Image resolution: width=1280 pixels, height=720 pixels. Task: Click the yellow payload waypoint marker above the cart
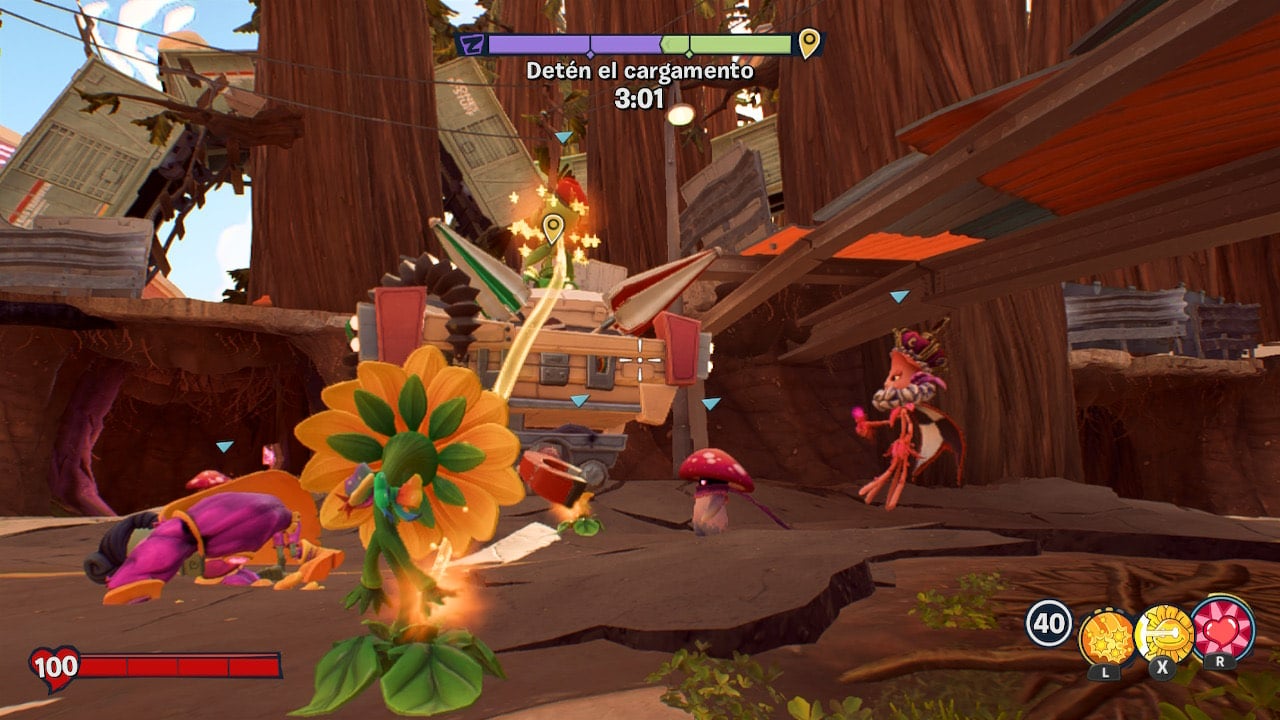coord(552,230)
